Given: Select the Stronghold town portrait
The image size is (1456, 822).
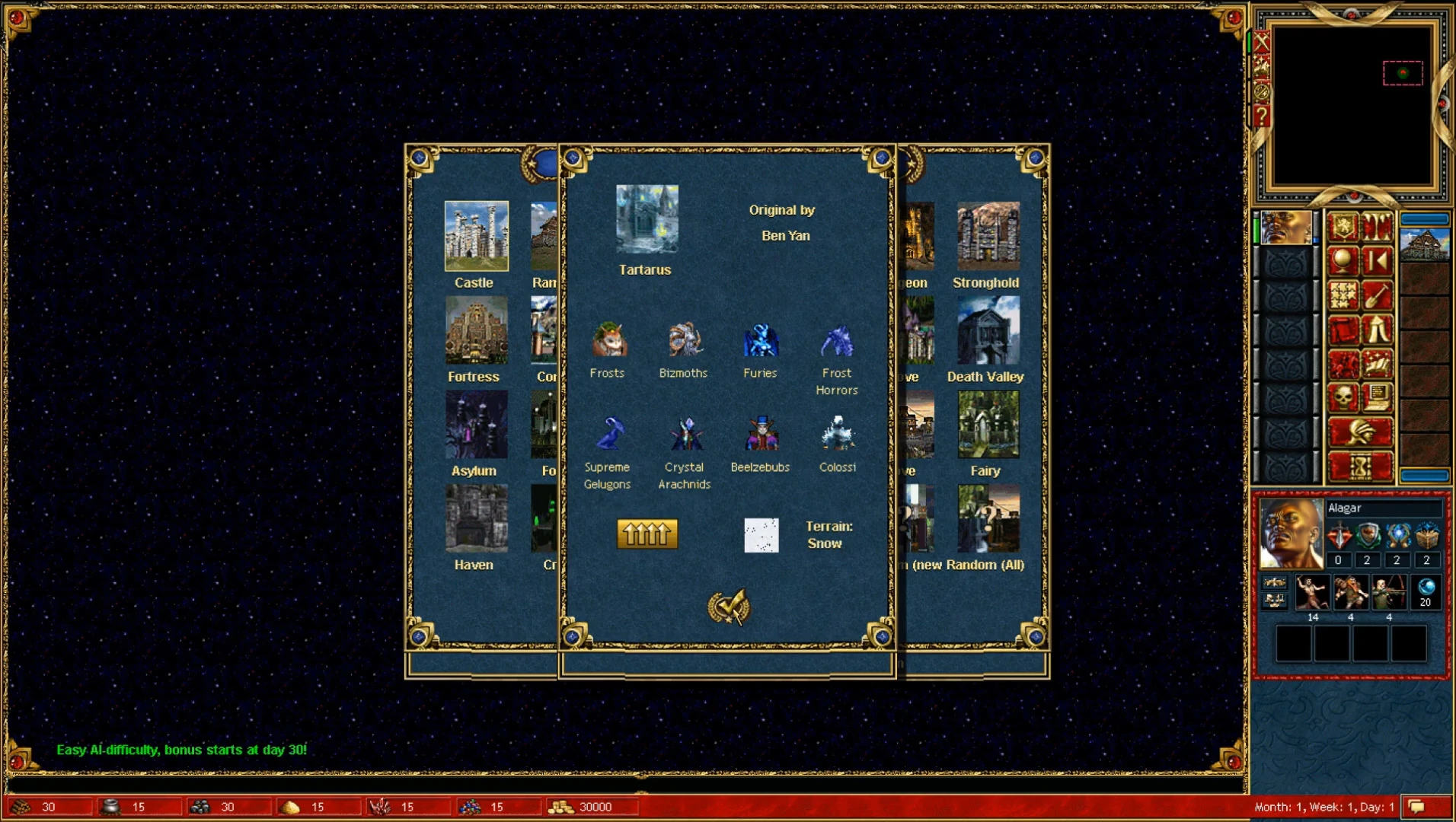Looking at the screenshot, I should click(x=988, y=236).
